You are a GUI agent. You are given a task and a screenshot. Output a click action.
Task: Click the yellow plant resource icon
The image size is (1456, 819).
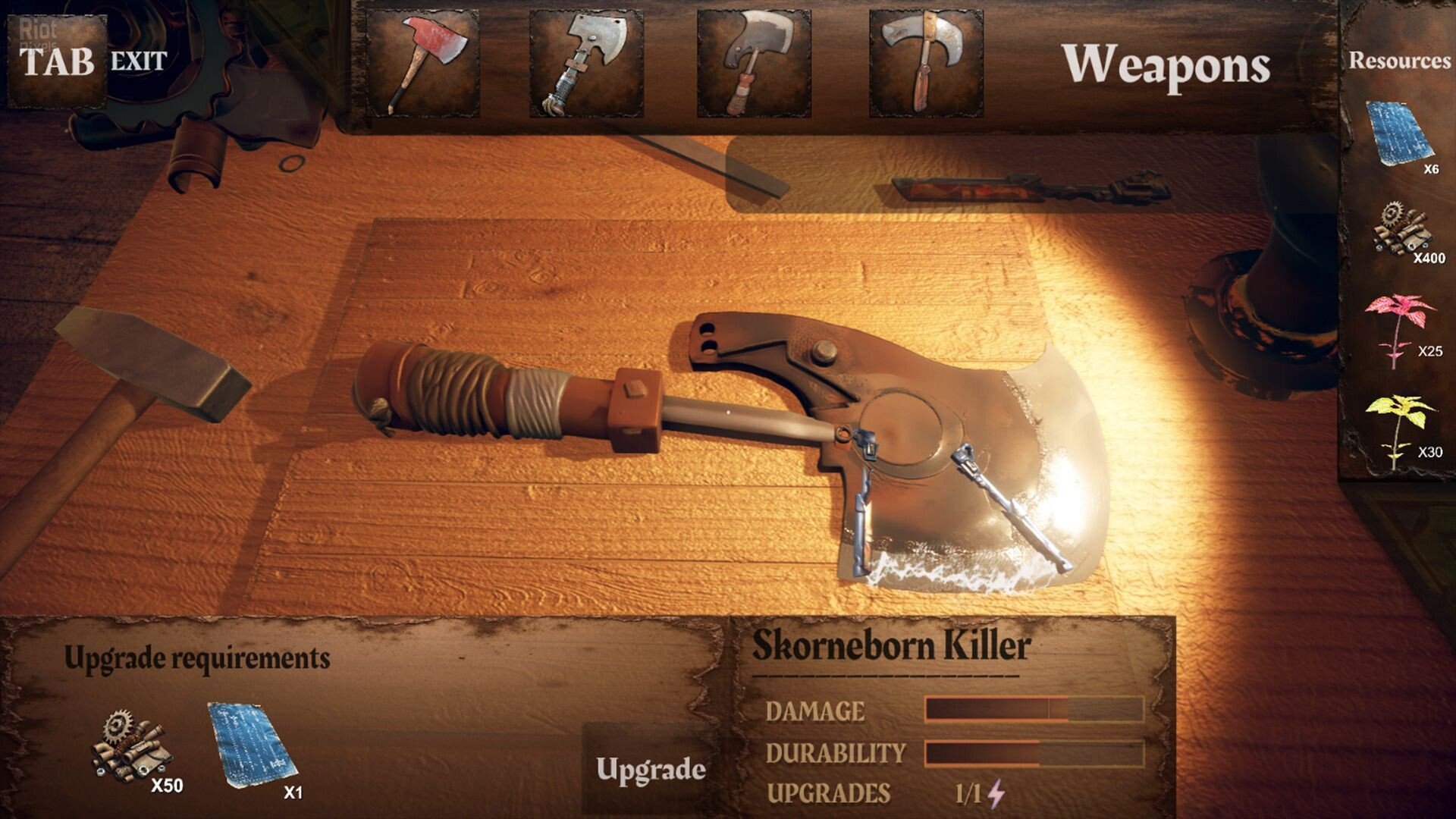[x=1399, y=430]
